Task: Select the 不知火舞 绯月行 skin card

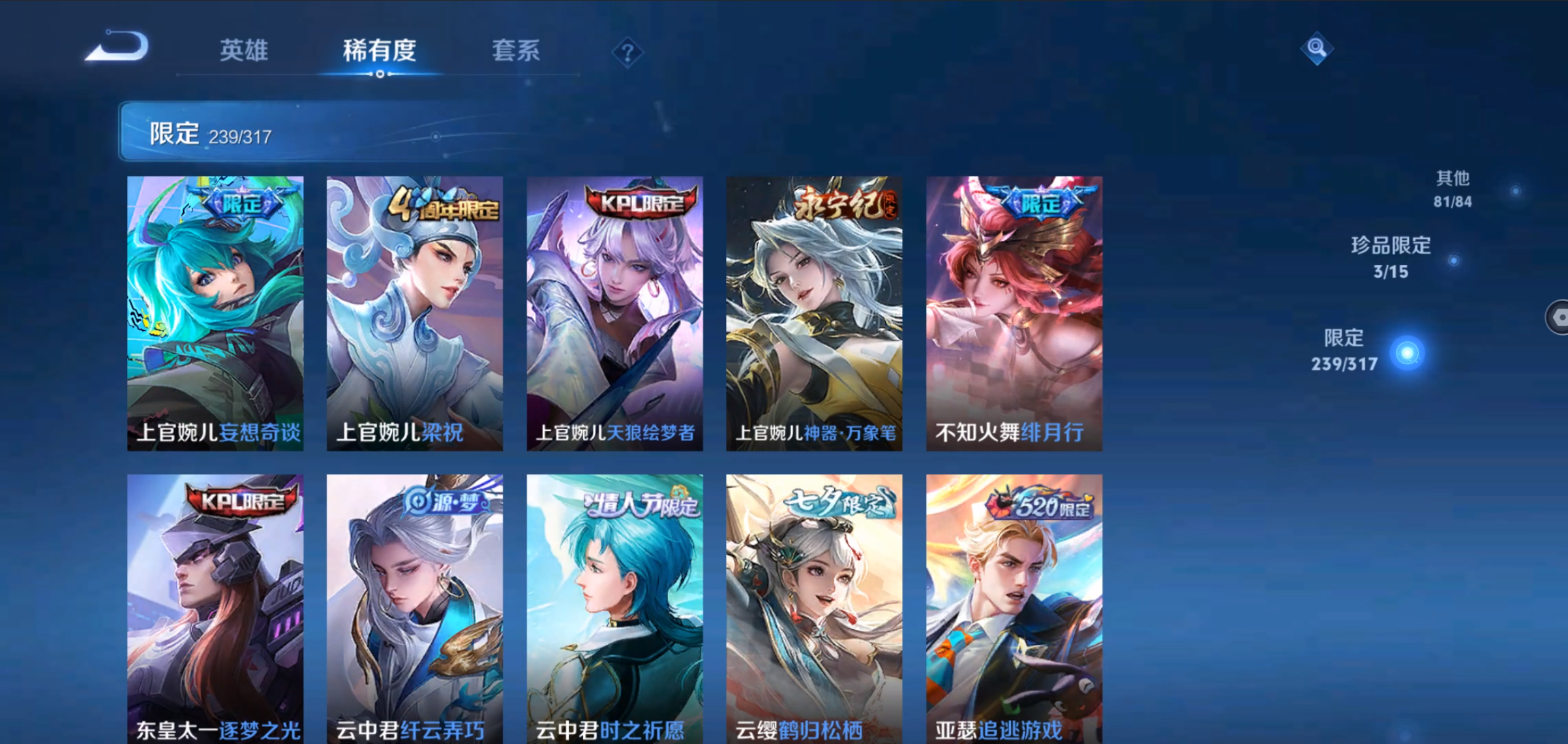Action: point(1014,313)
